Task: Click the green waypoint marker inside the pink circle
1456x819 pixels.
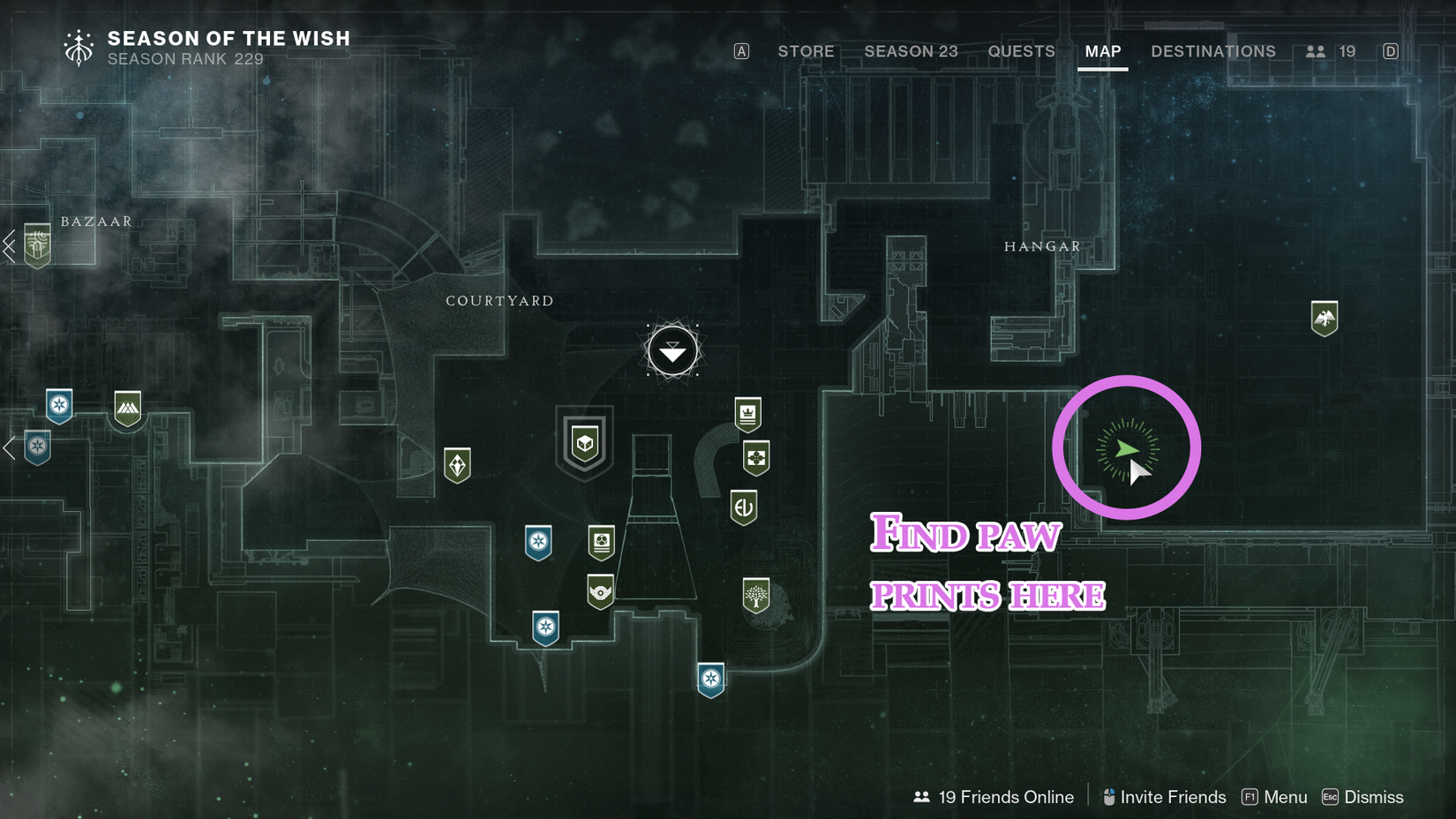Action: 1127,448
